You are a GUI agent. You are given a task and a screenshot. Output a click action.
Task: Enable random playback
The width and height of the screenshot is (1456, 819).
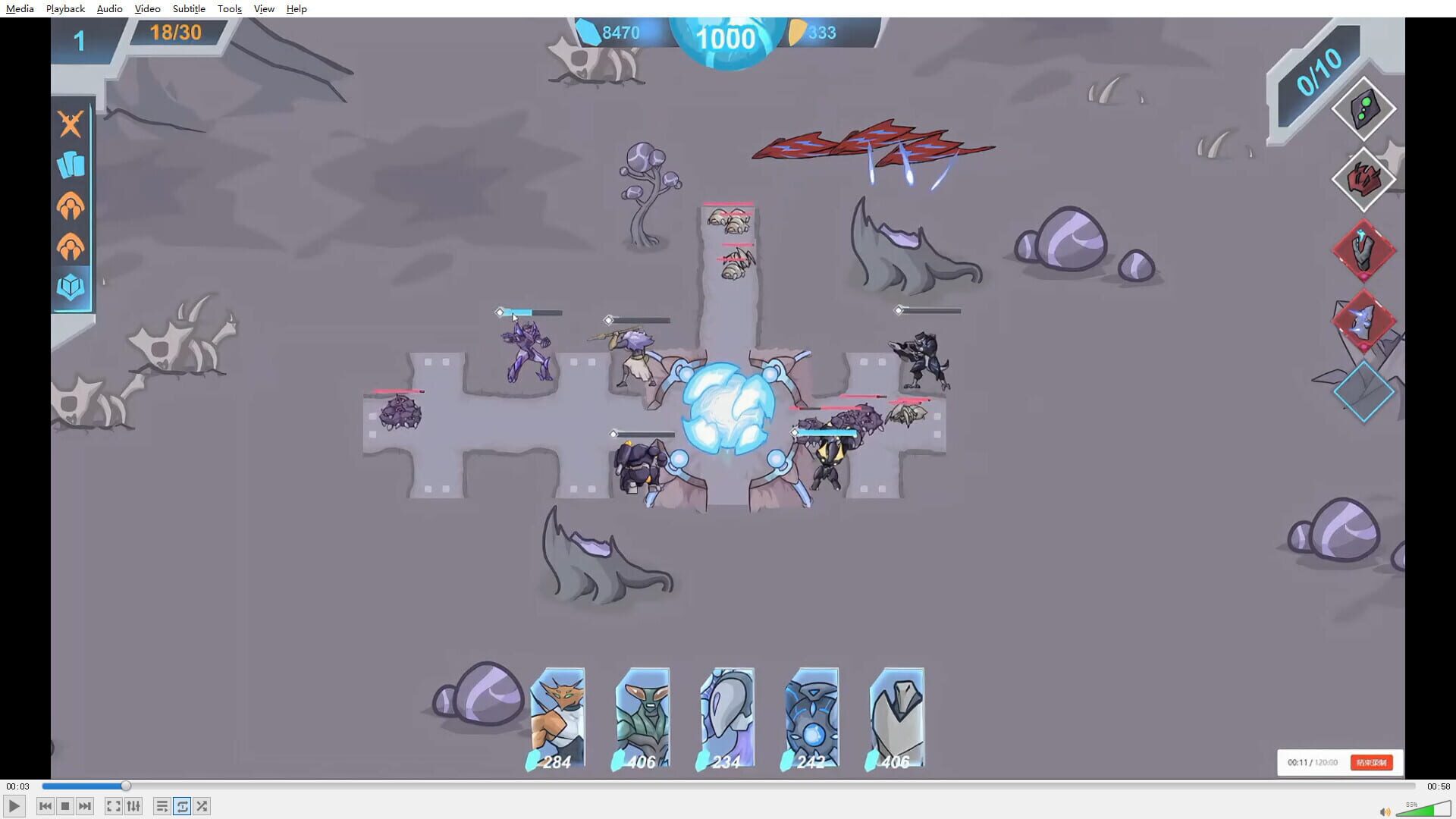(x=202, y=806)
